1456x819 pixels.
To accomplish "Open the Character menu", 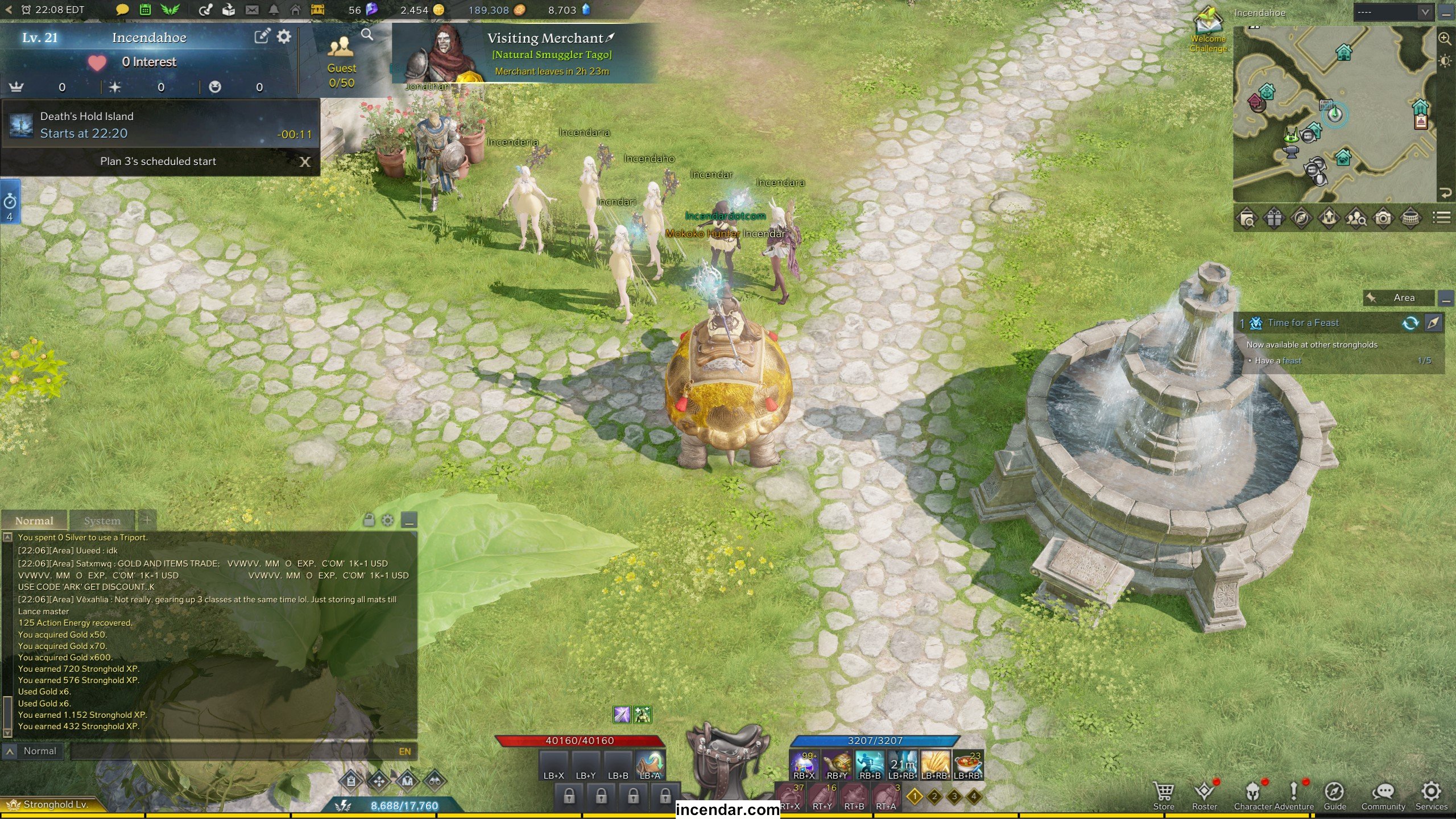I will 1252,795.
